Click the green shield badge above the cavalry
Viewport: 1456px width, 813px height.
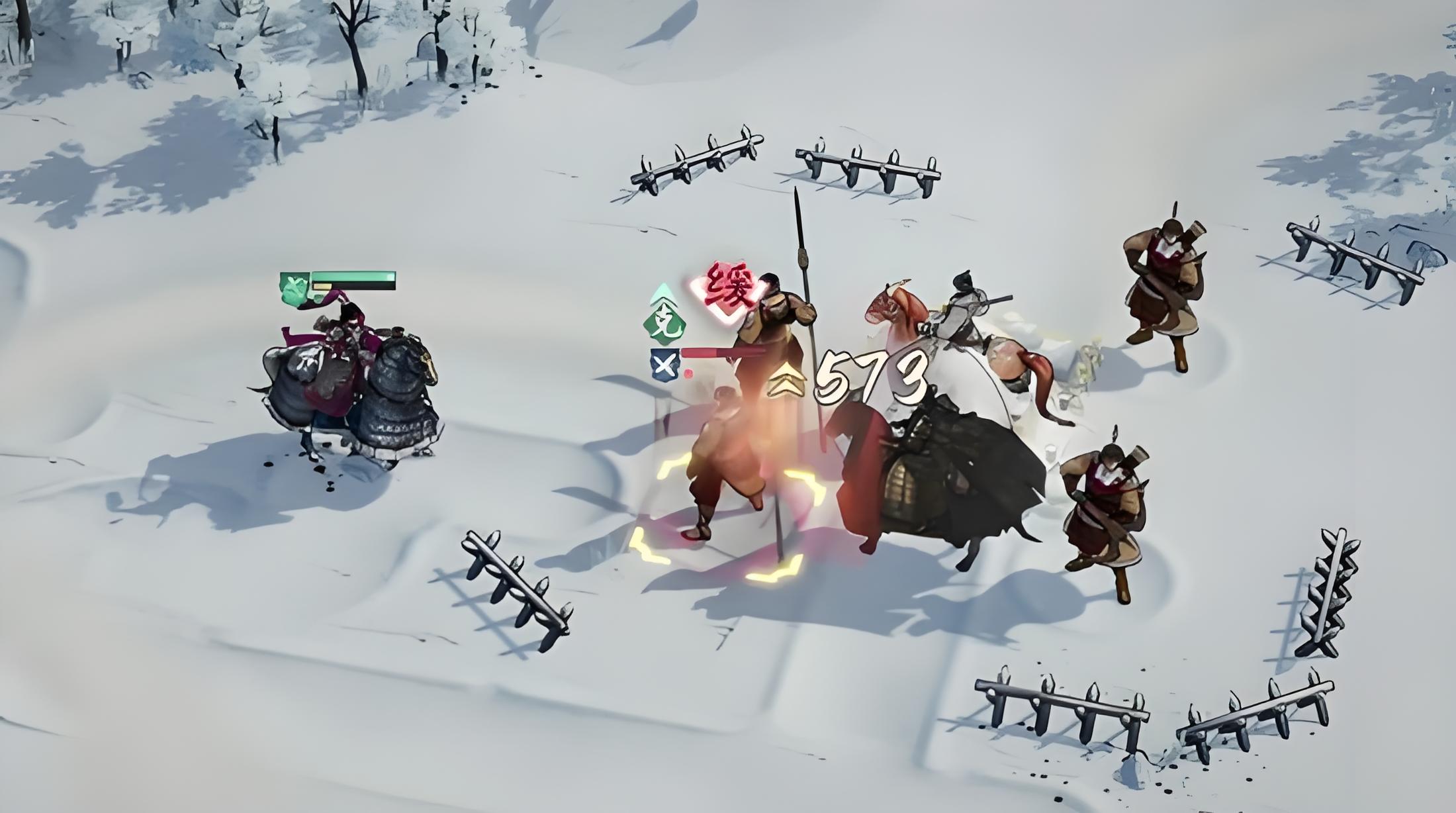294,289
